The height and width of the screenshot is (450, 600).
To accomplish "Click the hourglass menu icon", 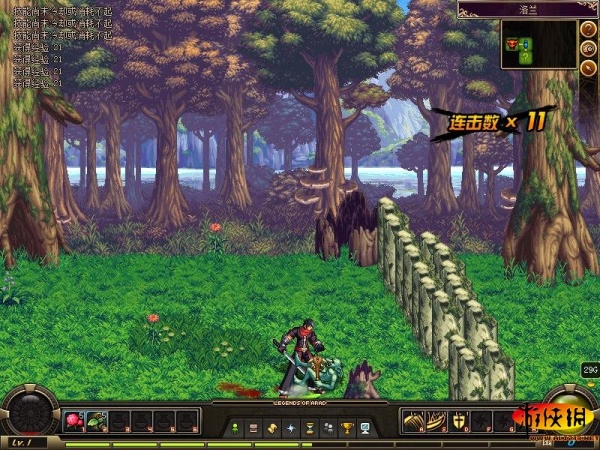I will (x=309, y=427).
